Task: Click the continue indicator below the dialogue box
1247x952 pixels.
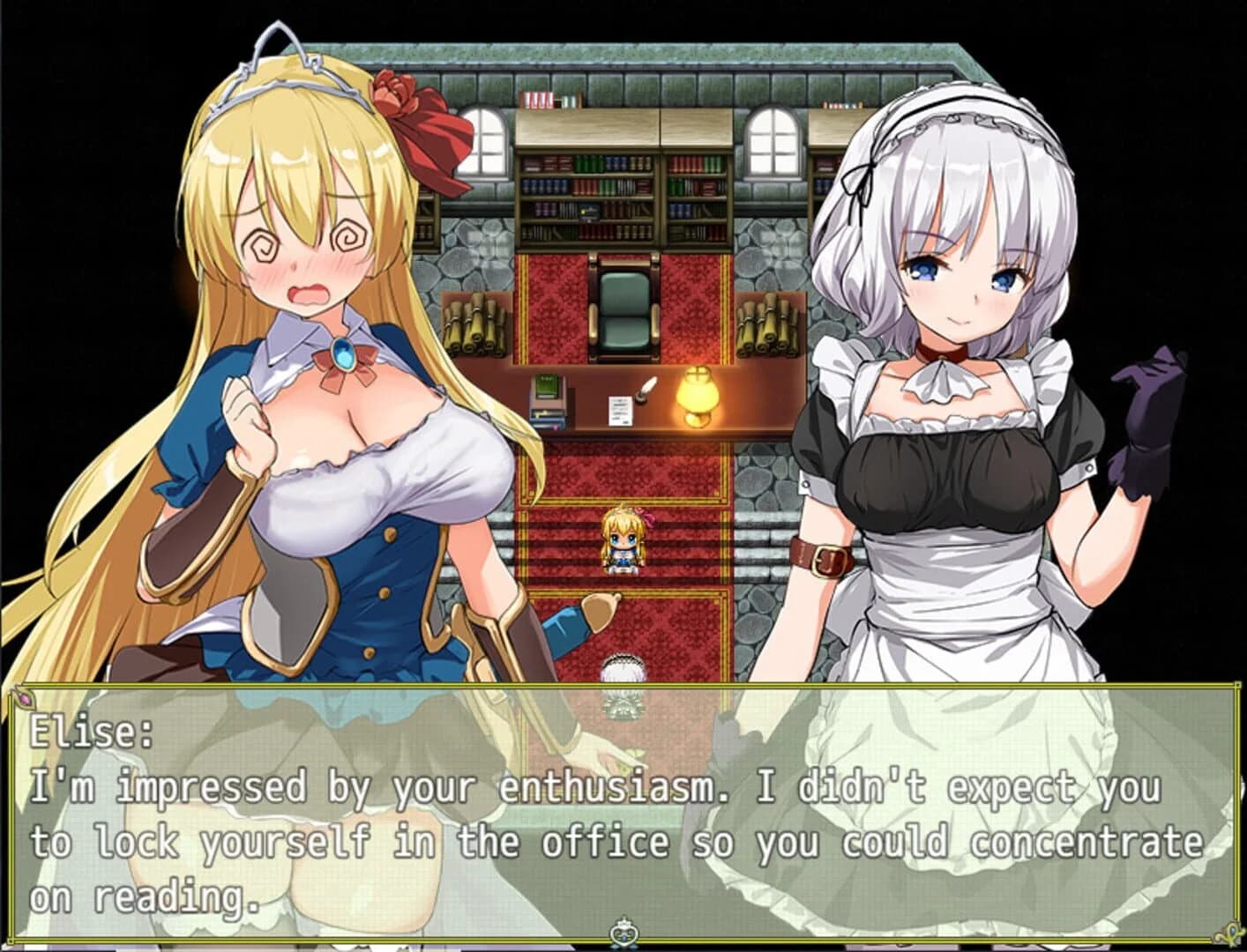Action: (x=623, y=931)
